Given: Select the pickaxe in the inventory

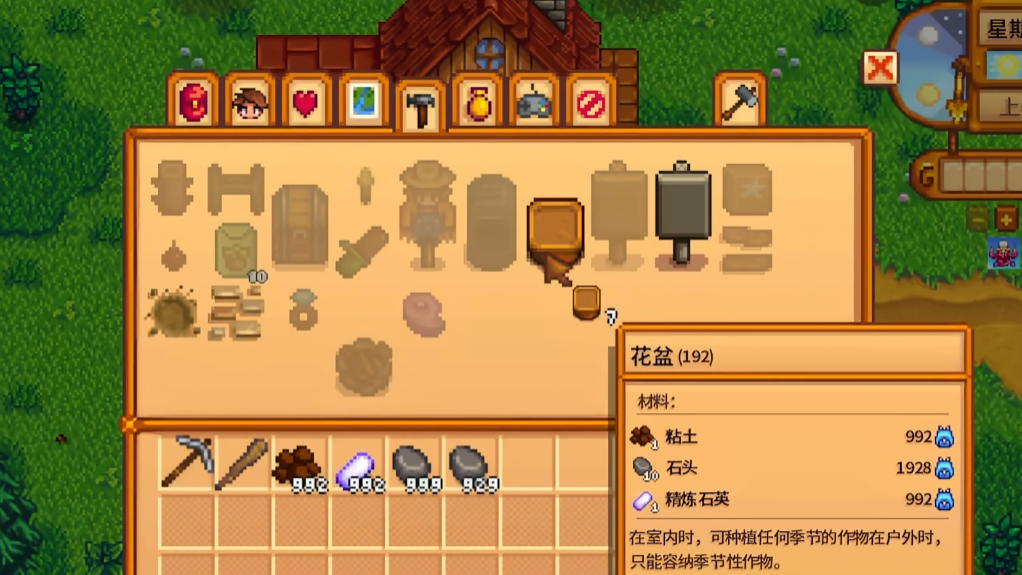Looking at the screenshot, I should point(187,463).
